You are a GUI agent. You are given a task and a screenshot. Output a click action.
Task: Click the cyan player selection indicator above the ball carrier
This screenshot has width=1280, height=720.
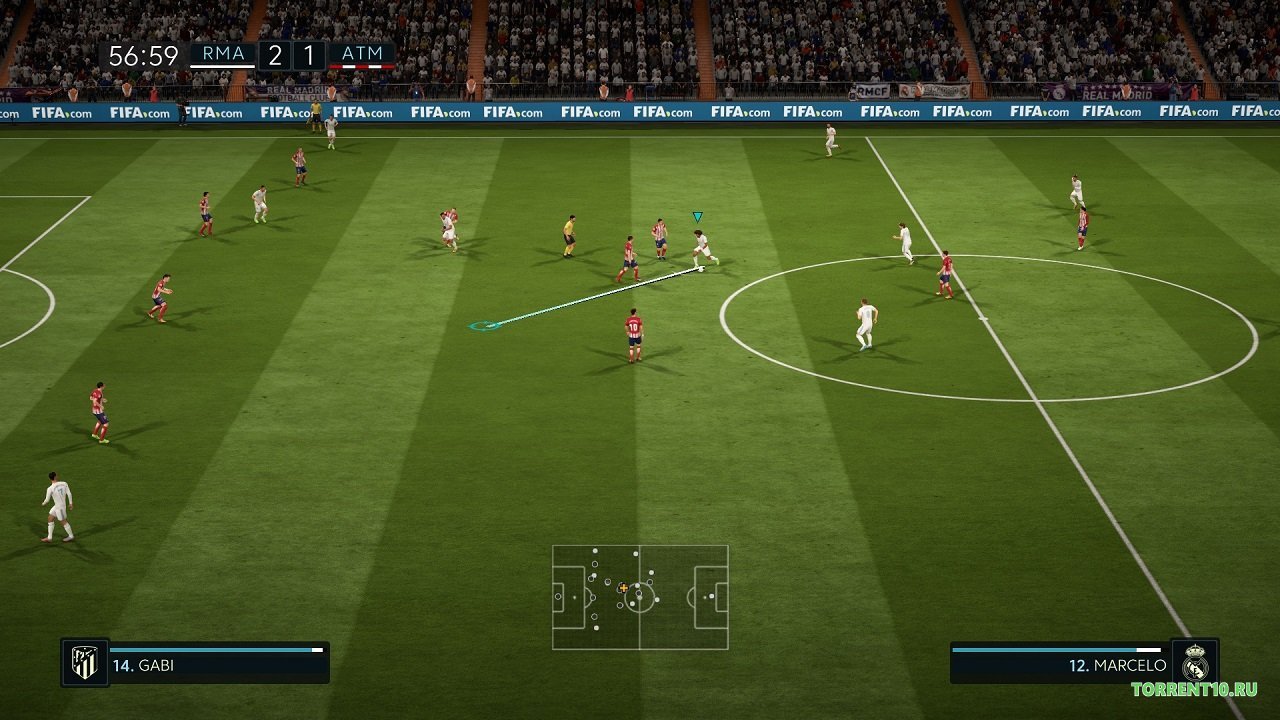tap(697, 214)
